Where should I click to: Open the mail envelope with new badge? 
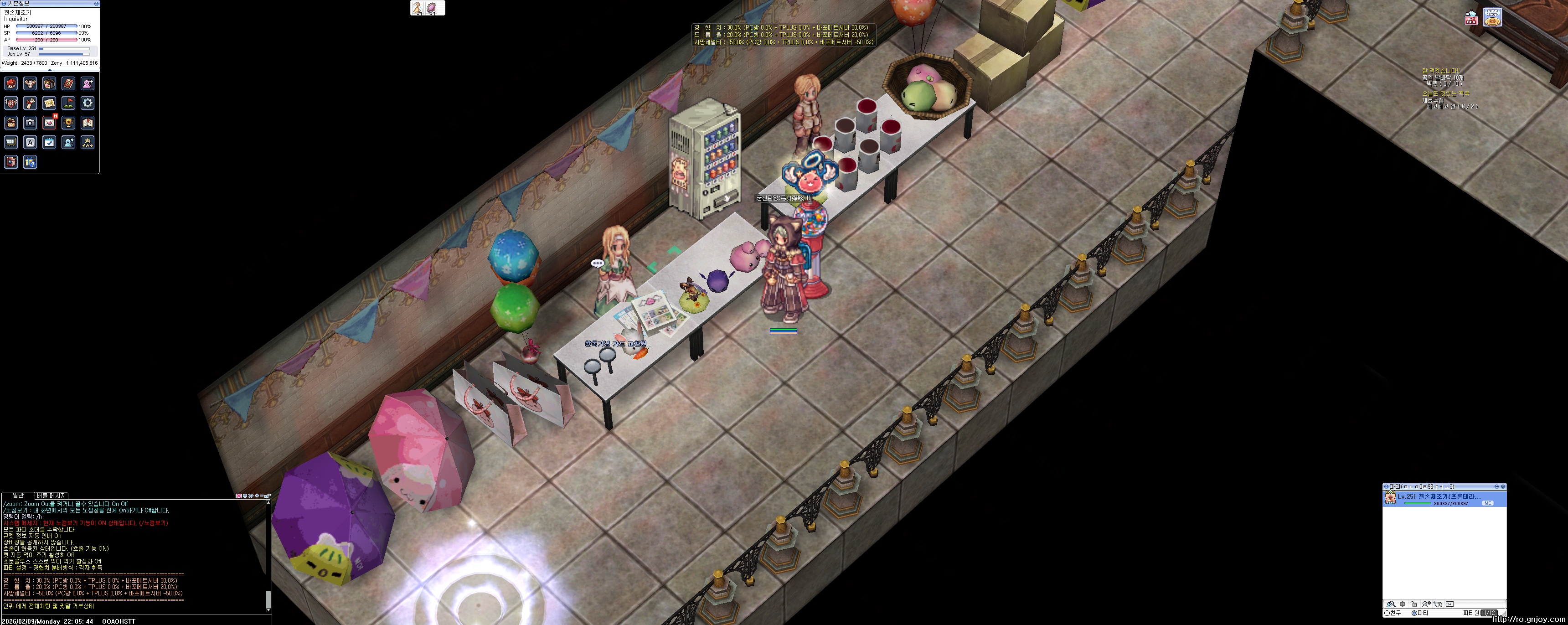pyautogui.click(x=49, y=122)
